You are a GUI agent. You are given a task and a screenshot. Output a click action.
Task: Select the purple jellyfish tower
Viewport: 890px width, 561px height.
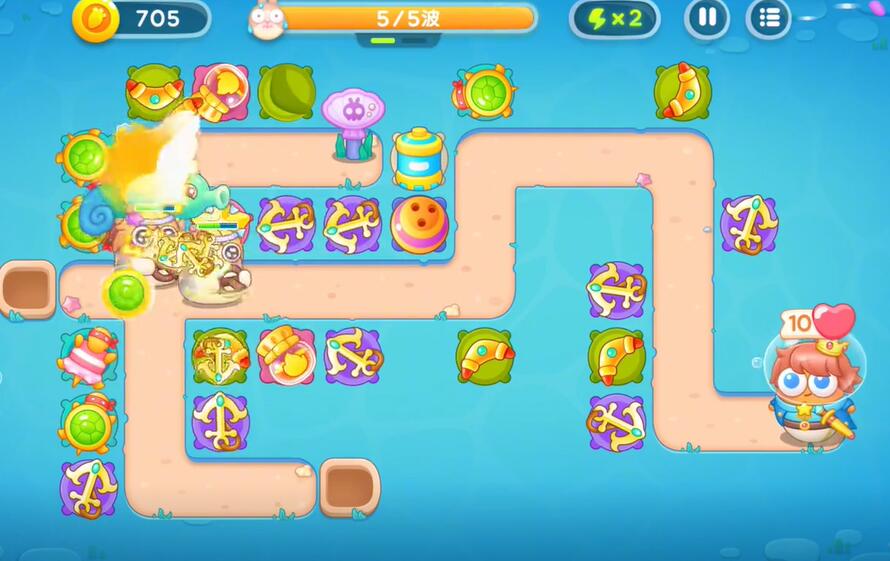(350, 120)
